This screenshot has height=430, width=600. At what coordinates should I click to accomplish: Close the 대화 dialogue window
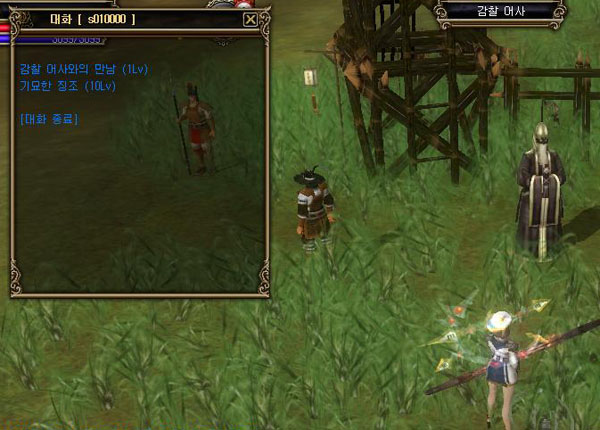pos(250,19)
